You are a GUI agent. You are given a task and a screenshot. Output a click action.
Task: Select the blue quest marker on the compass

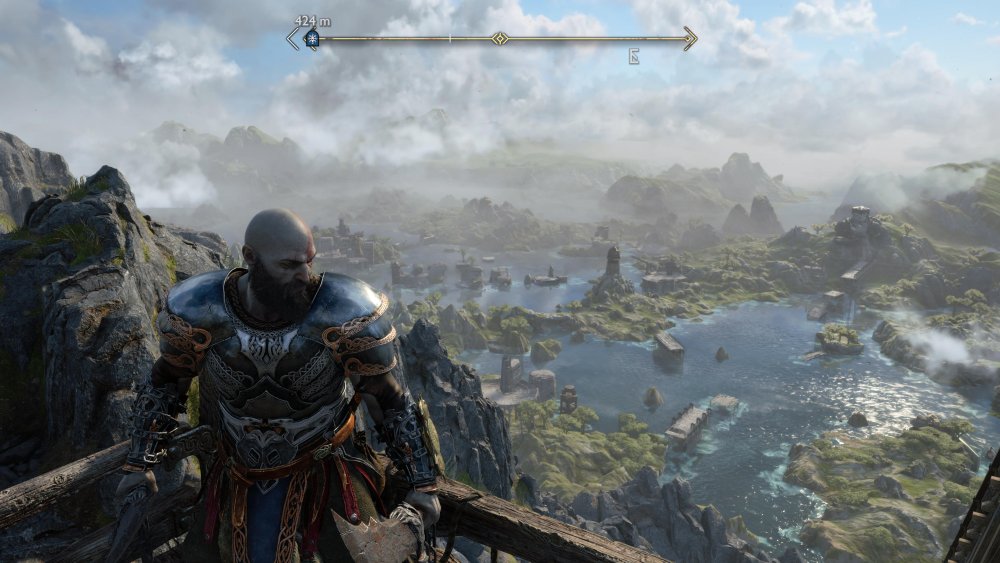(311, 39)
